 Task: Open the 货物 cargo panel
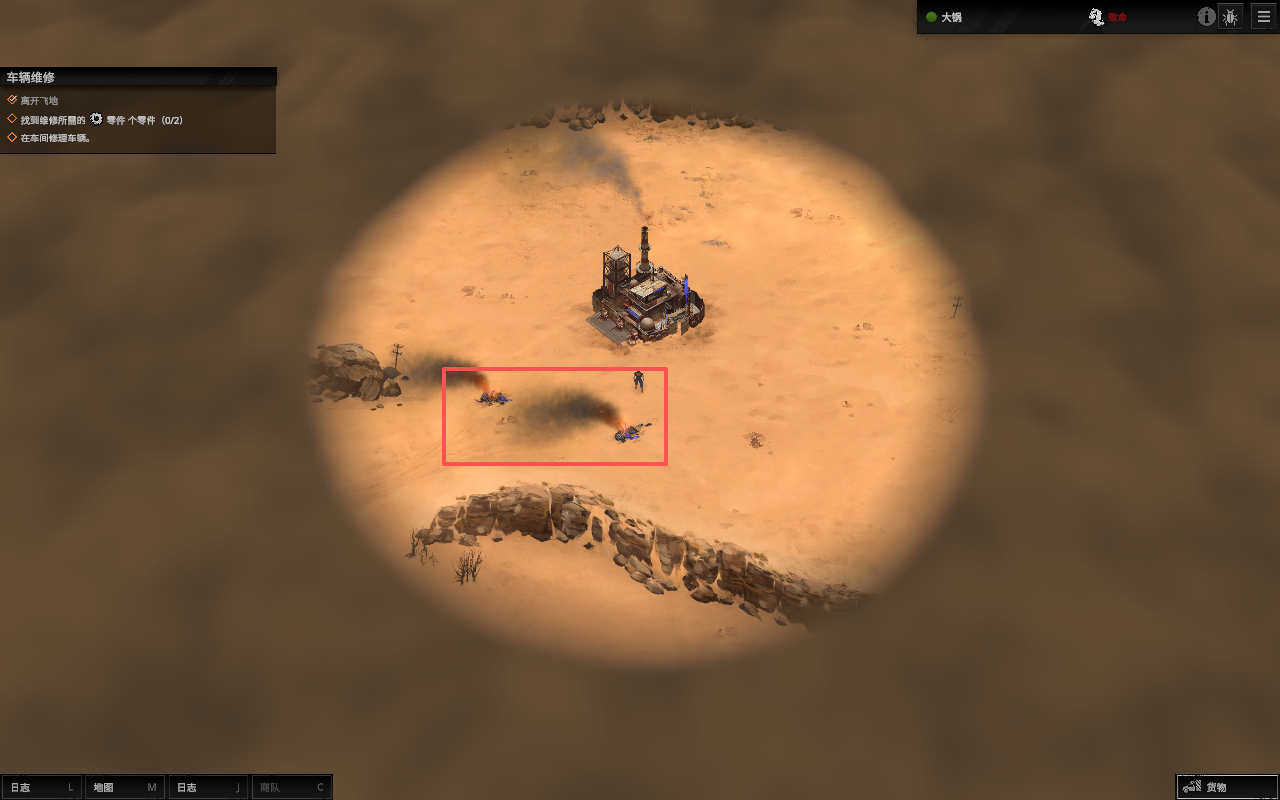coord(1226,787)
